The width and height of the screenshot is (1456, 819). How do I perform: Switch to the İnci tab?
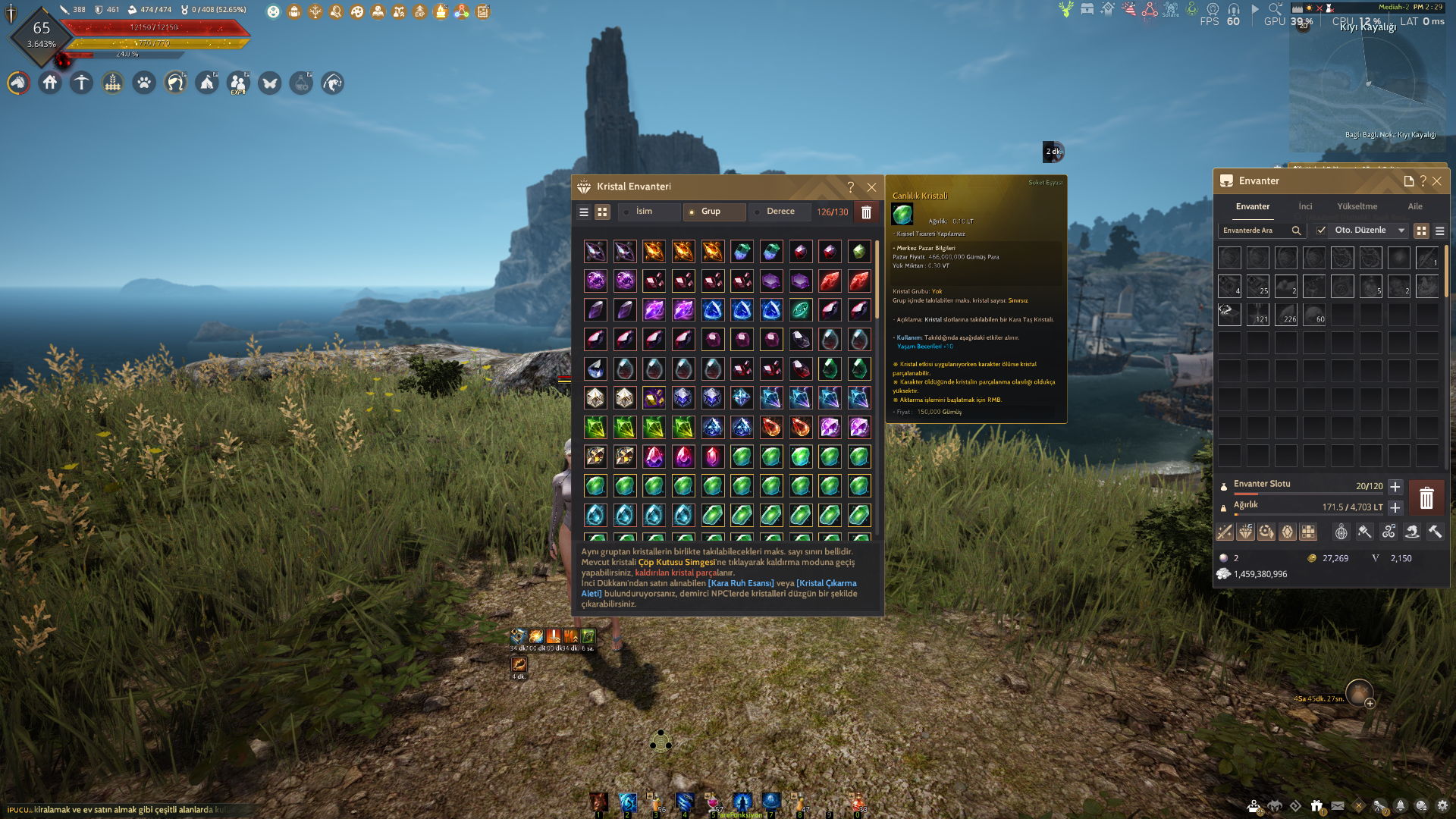(x=1305, y=206)
